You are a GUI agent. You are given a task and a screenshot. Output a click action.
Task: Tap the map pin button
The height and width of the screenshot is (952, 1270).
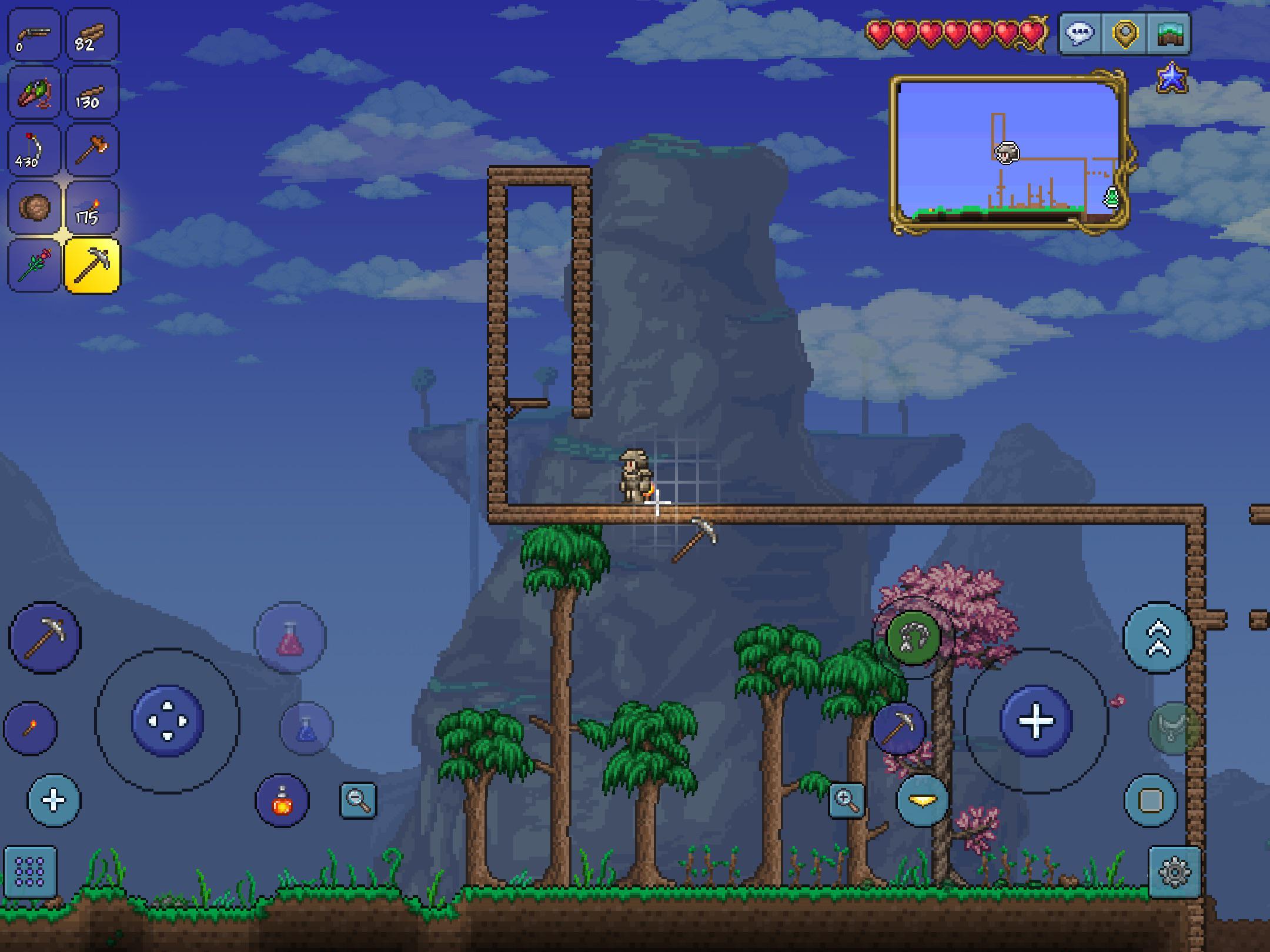coord(1125,33)
